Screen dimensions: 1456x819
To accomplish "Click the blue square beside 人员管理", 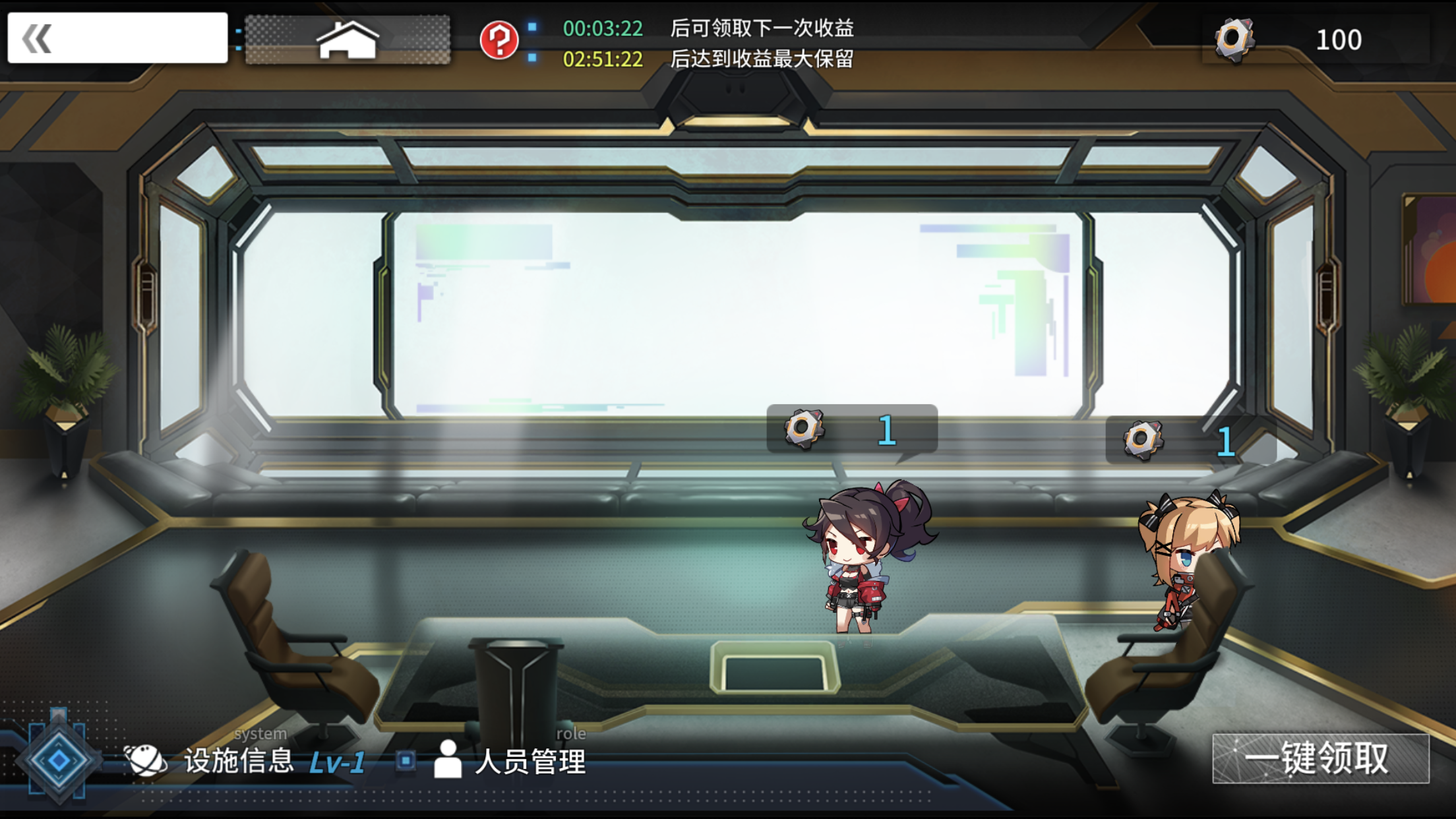I will [404, 759].
